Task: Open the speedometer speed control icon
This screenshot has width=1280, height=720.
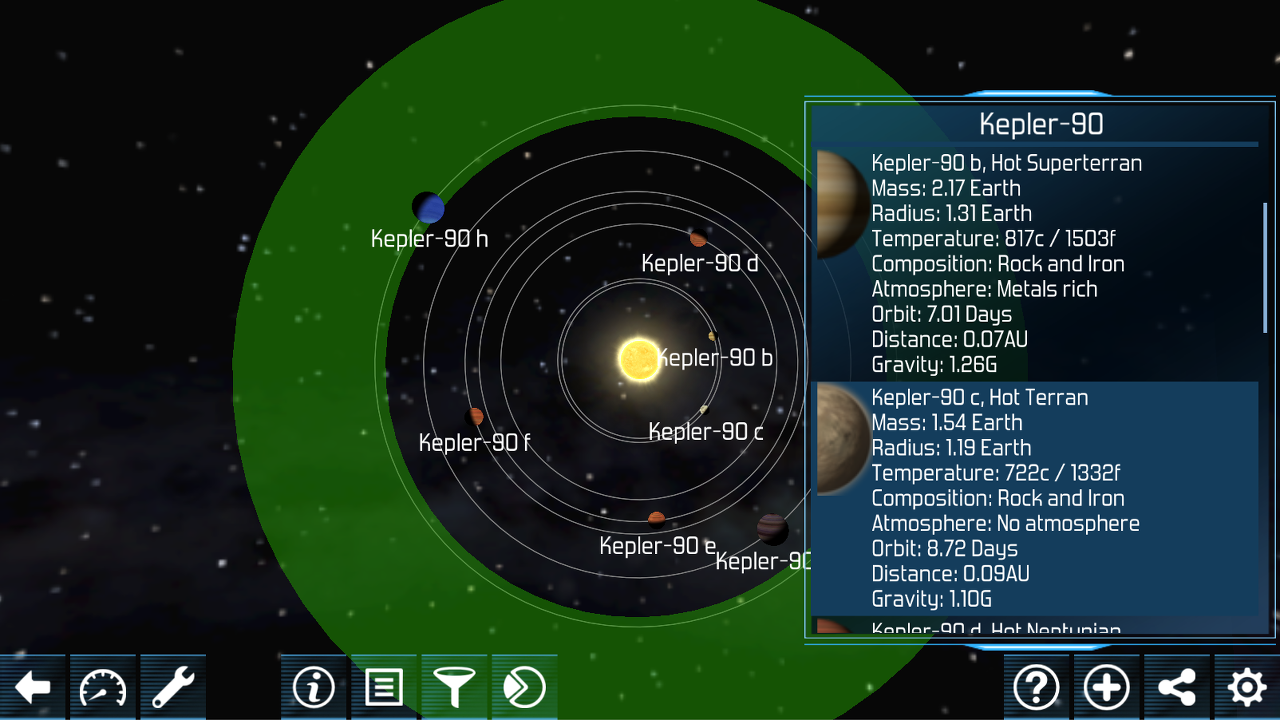Action: tap(103, 687)
